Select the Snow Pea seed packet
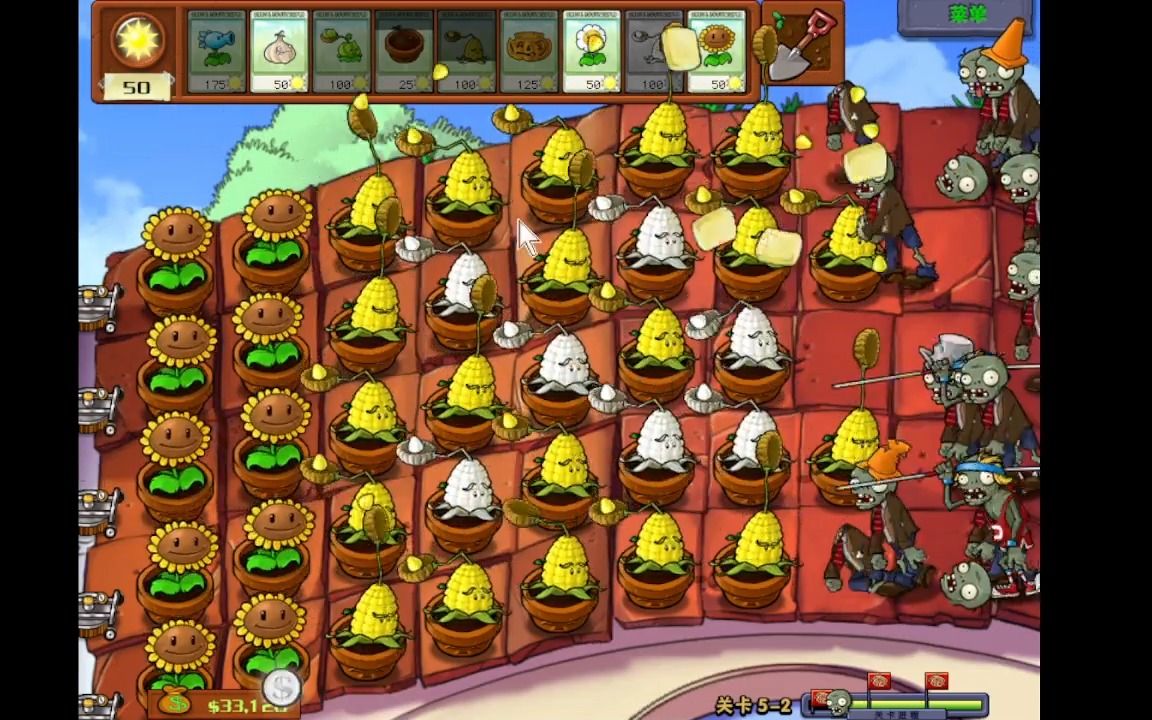 point(216,53)
